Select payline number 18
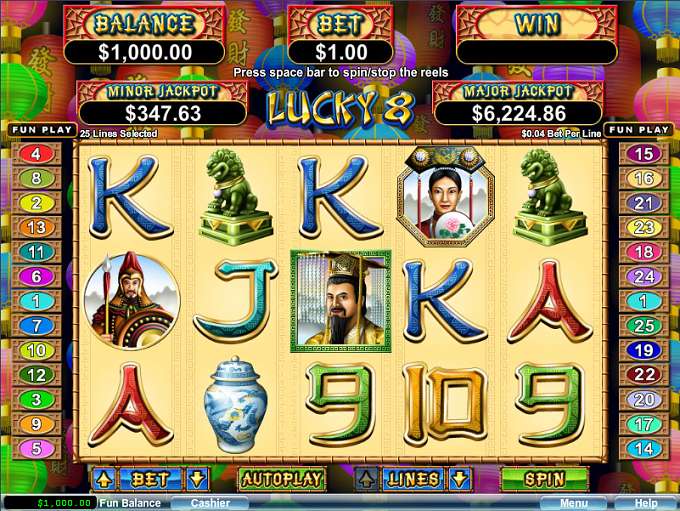This screenshot has width=680, height=511. click(x=644, y=252)
